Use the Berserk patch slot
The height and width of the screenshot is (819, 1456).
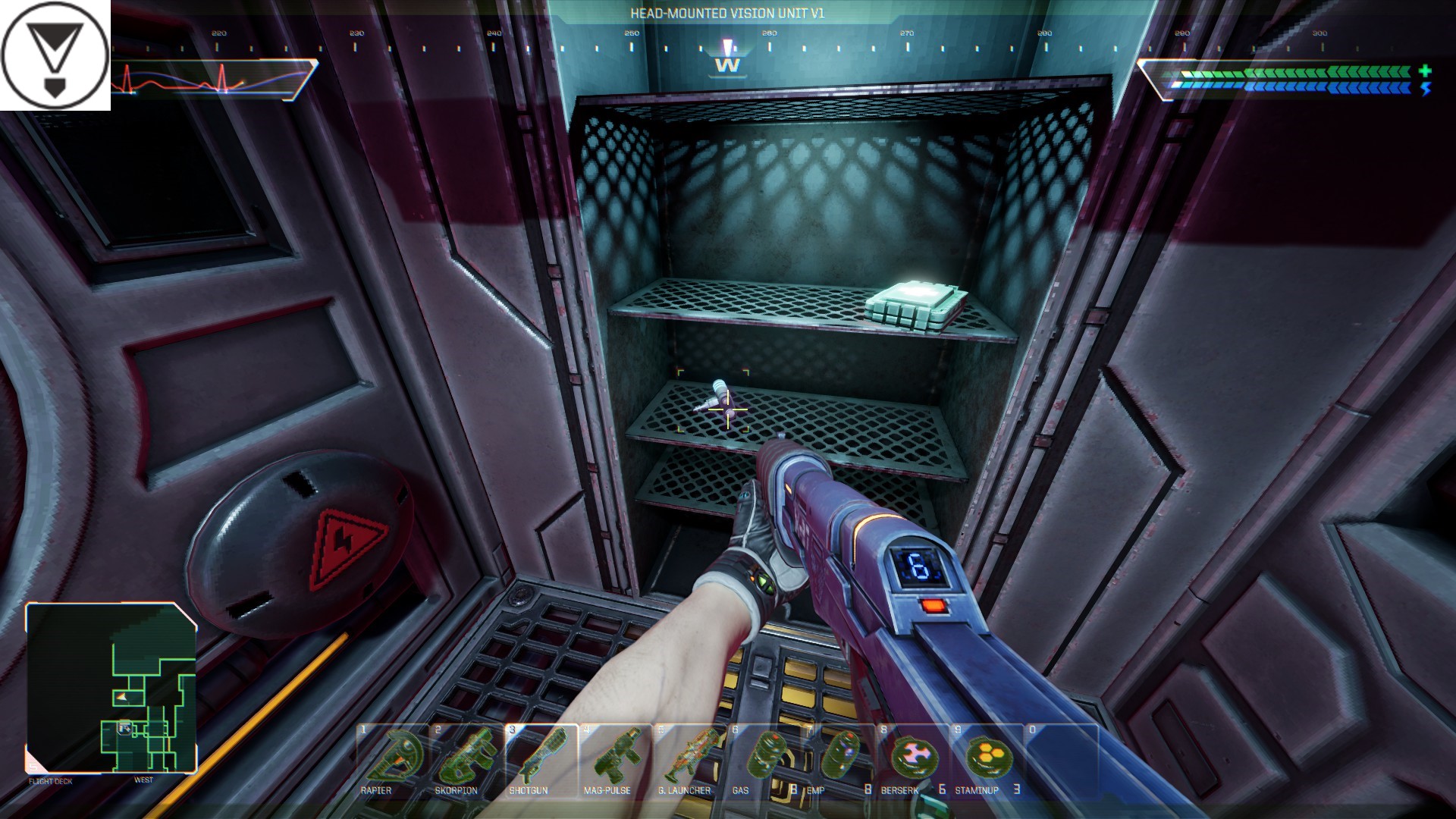pyautogui.click(x=913, y=759)
